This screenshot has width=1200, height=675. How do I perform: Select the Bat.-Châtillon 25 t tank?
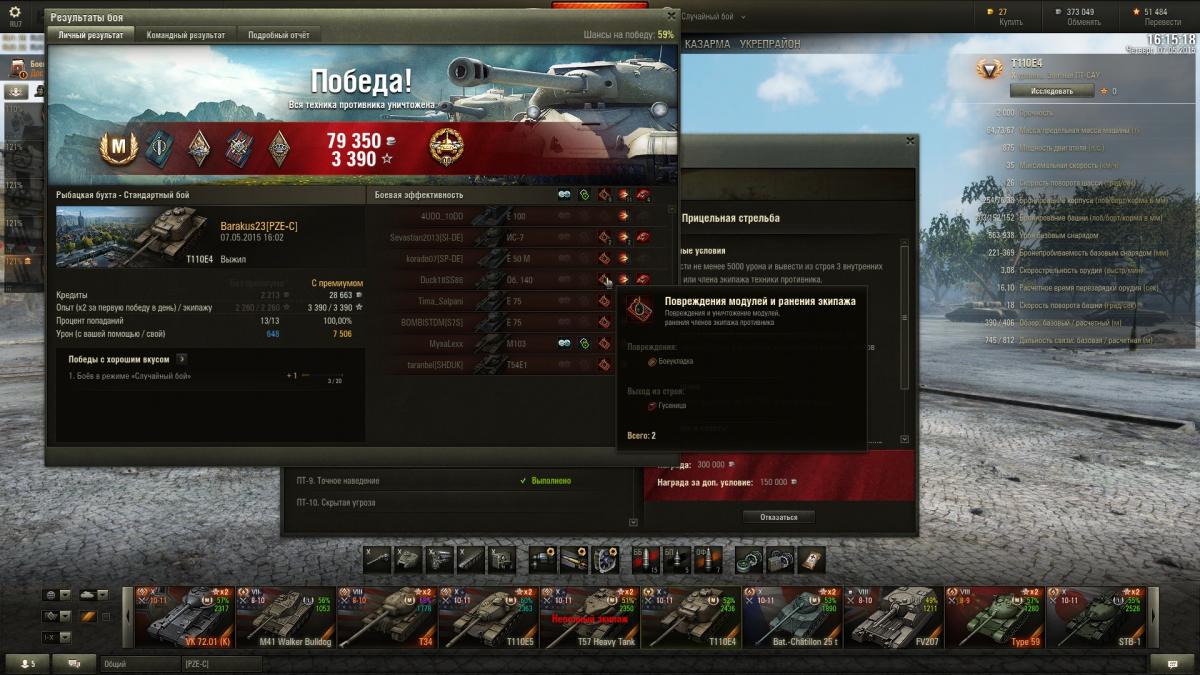click(791, 616)
